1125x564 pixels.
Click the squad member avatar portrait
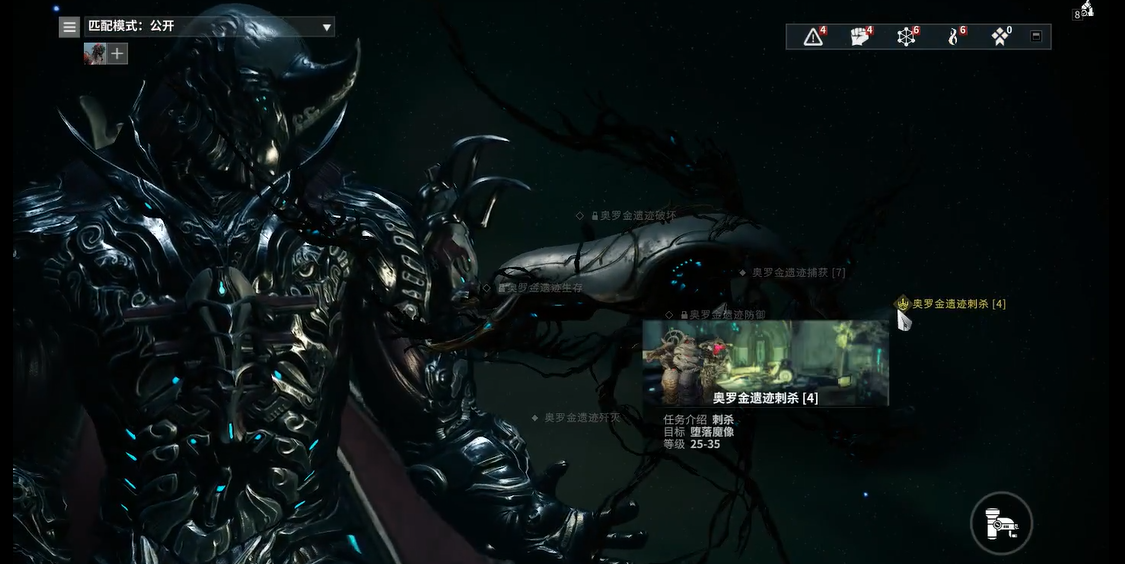click(95, 54)
